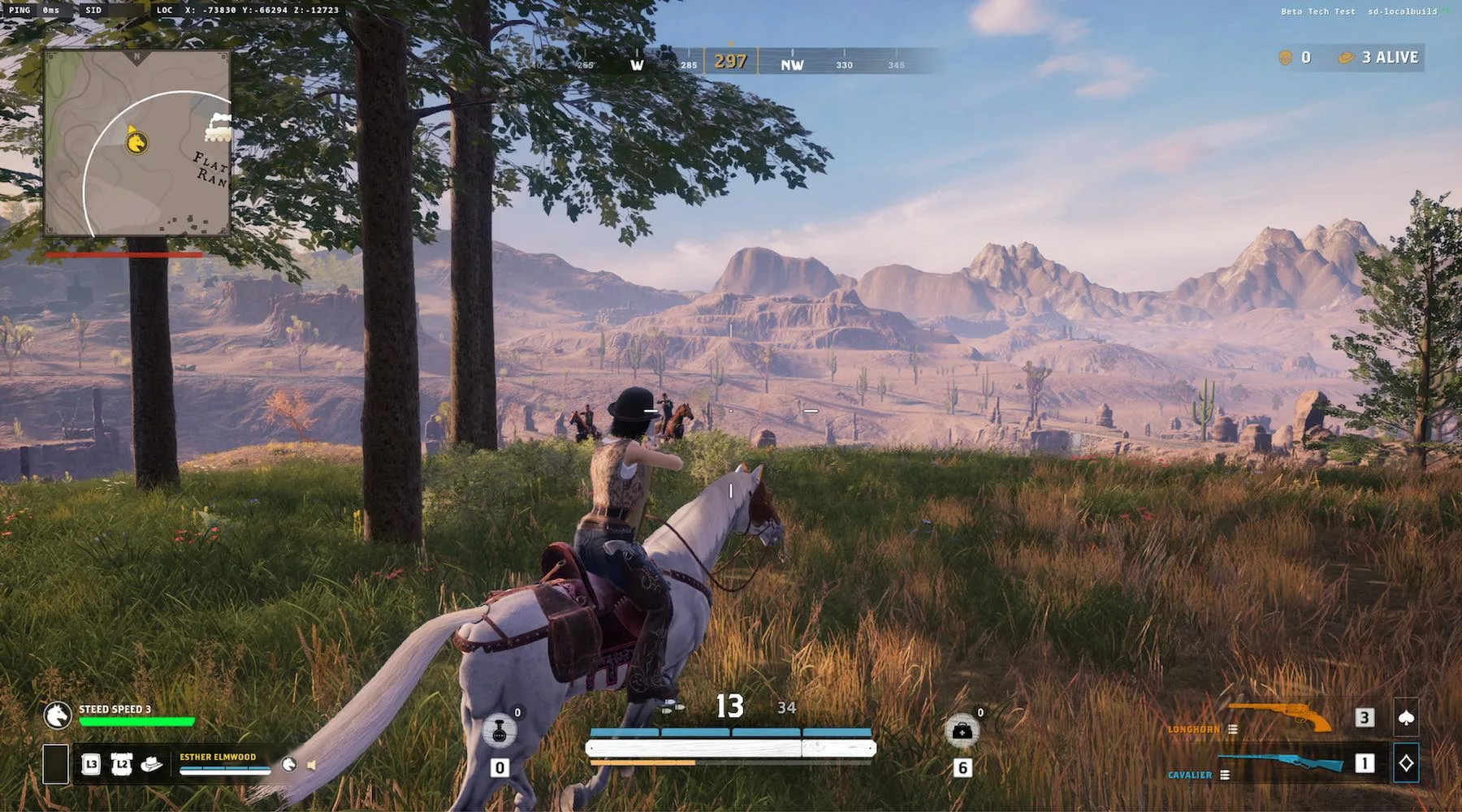Select the diamond card slot
1462x812 pixels.
[1406, 763]
